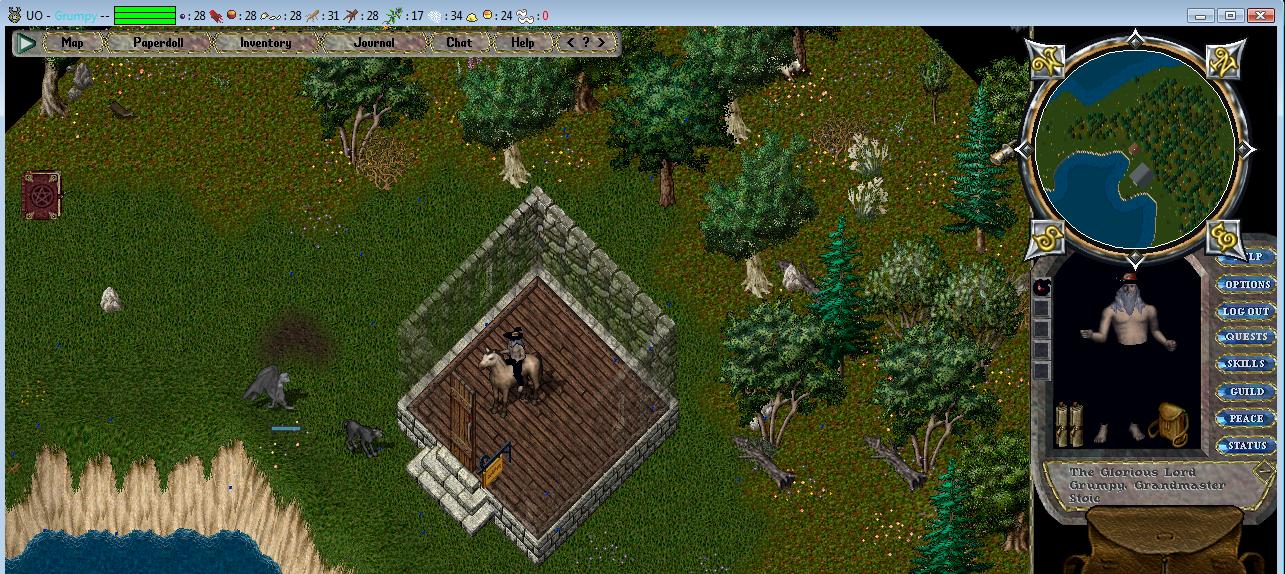Open the backpack on the paperdoll
1285x574 pixels.
point(1166,425)
